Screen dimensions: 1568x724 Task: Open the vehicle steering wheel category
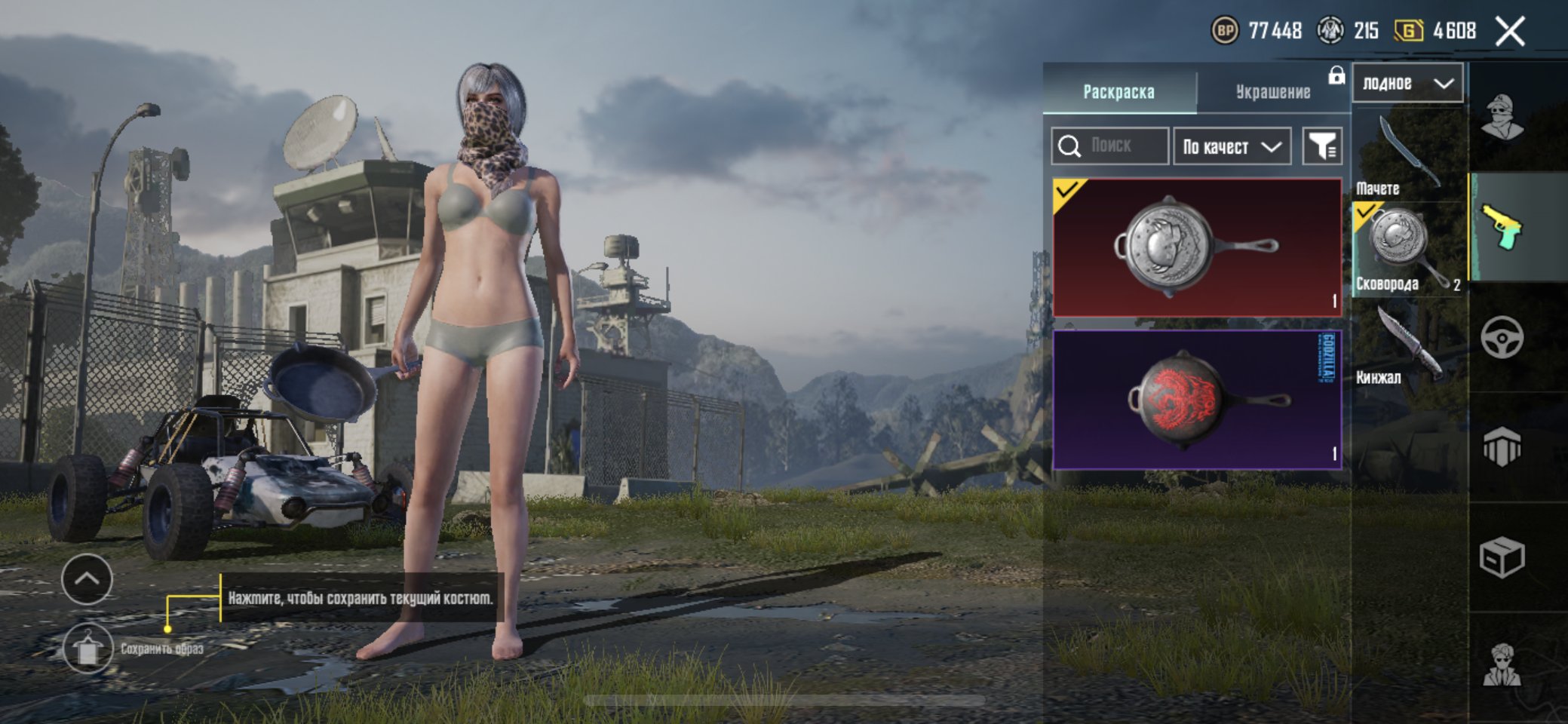1502,337
